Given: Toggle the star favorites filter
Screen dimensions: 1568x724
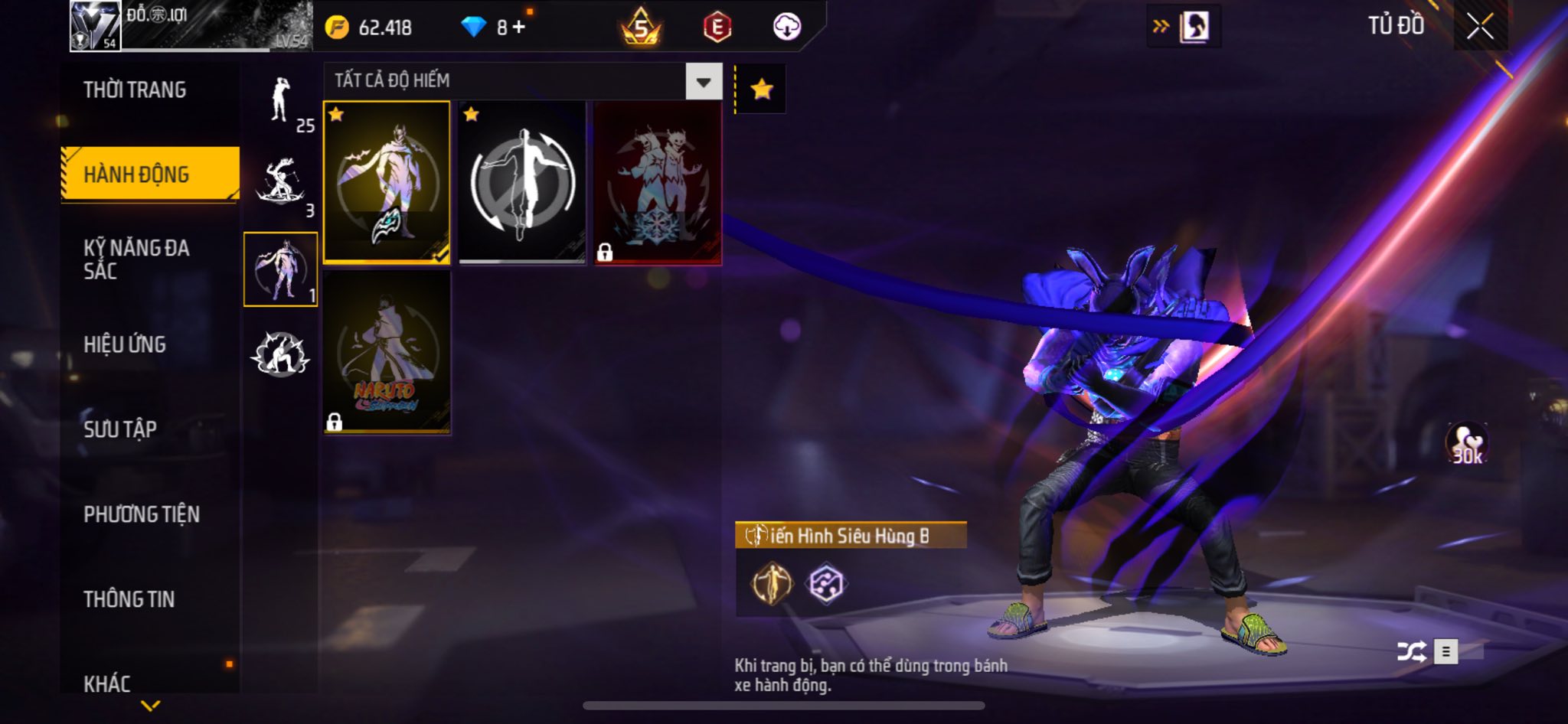Looking at the screenshot, I should [x=761, y=90].
